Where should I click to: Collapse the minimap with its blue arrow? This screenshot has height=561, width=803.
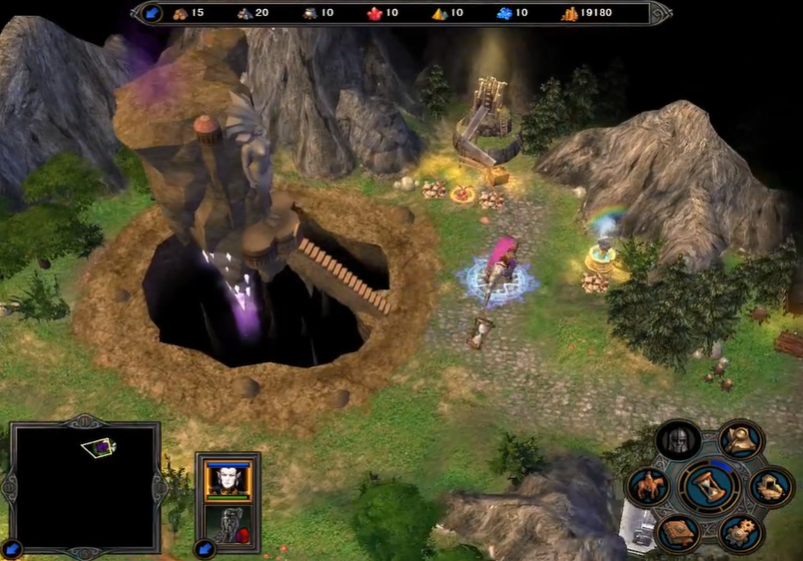pyautogui.click(x=13, y=549)
